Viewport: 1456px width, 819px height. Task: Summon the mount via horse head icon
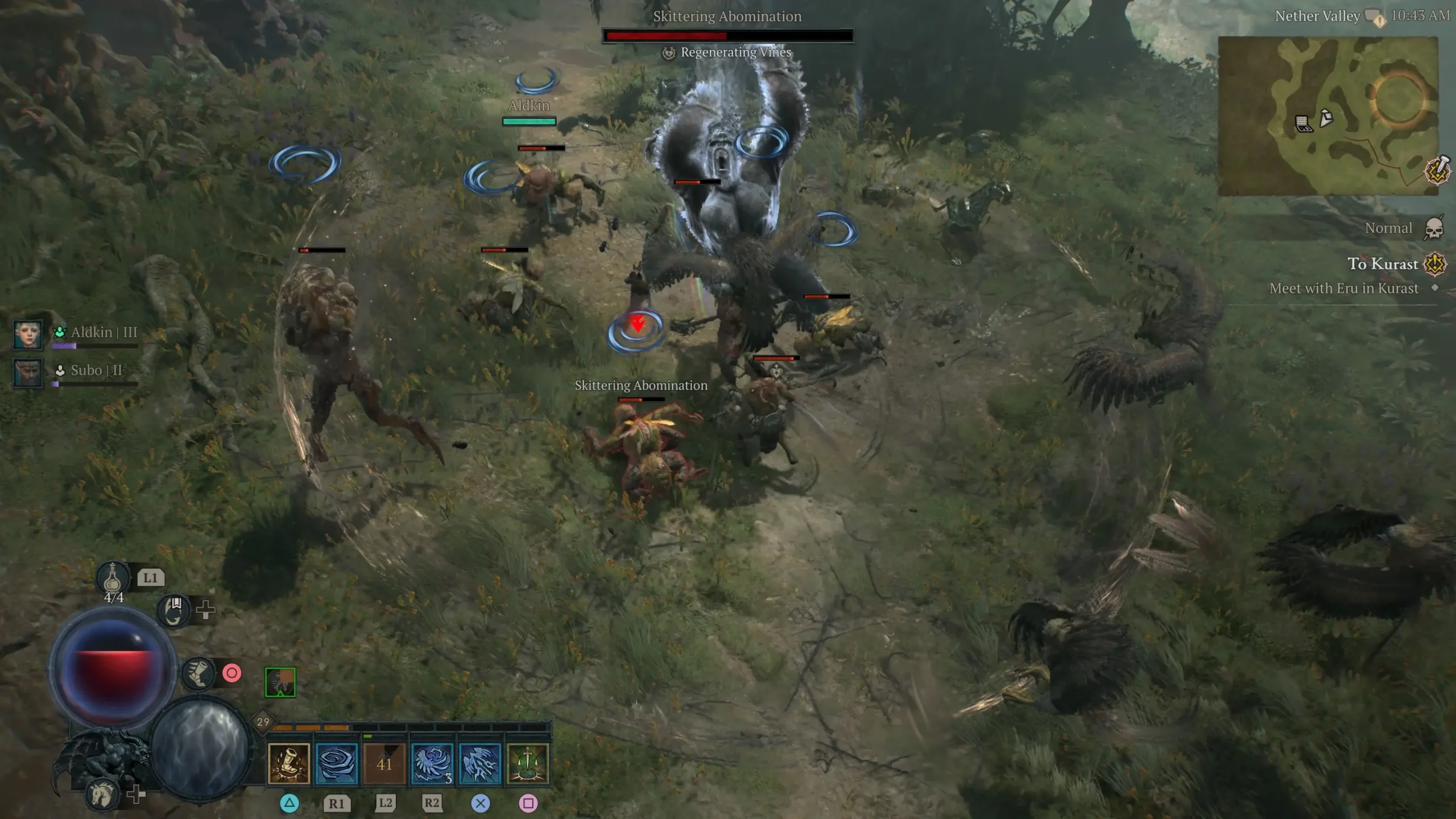point(104,794)
